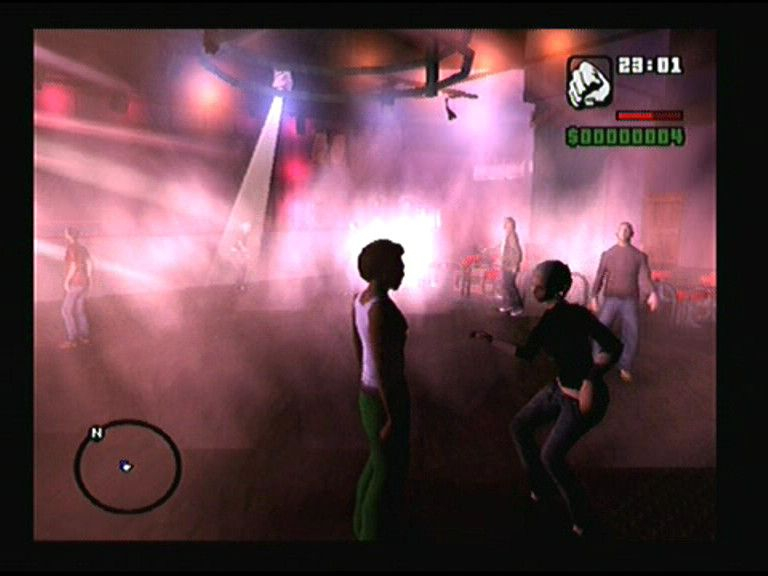Click the north marker on the radar
768x576 pixels.
pyautogui.click(x=97, y=433)
